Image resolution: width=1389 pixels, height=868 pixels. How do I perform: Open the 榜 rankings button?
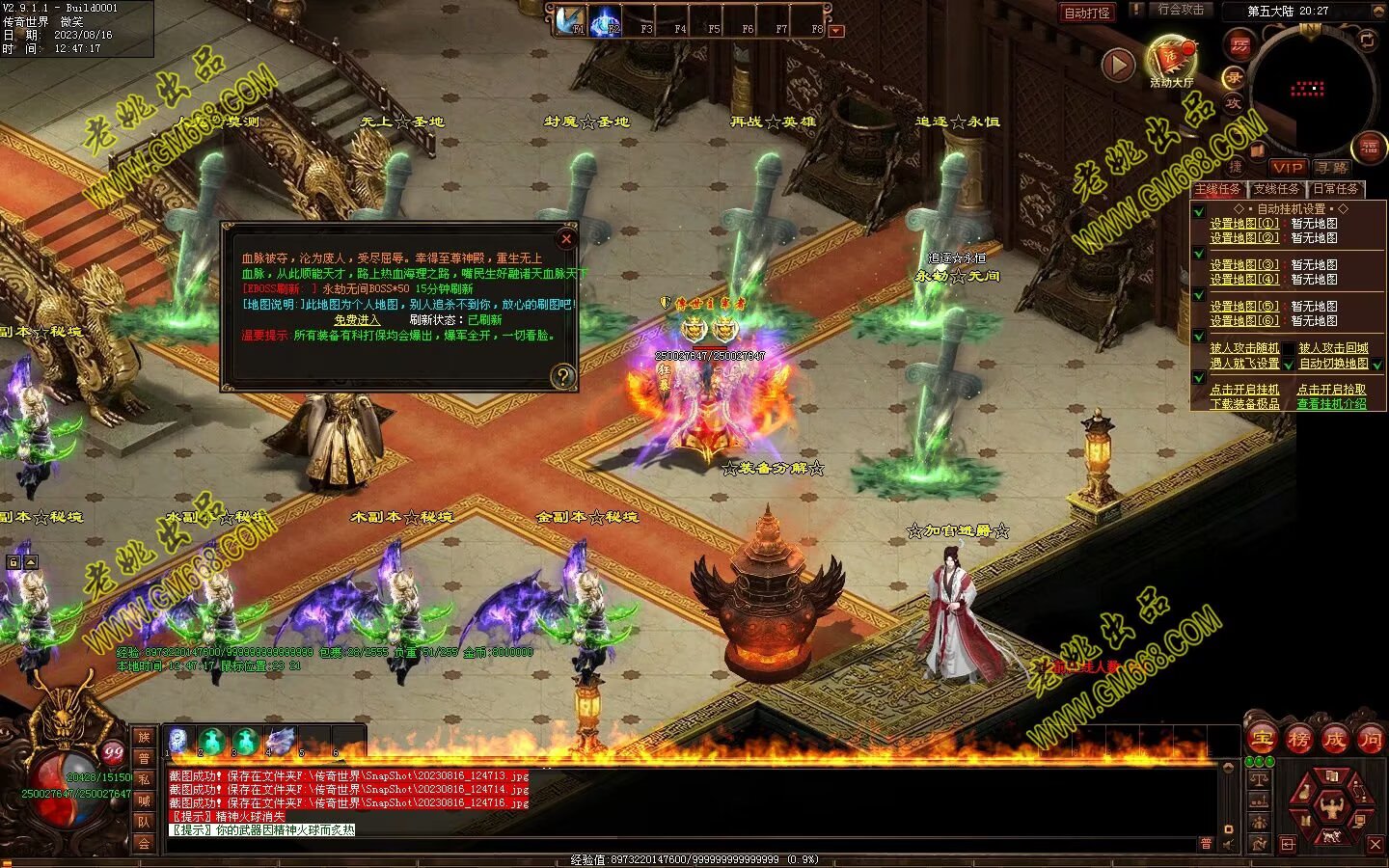(x=1298, y=740)
